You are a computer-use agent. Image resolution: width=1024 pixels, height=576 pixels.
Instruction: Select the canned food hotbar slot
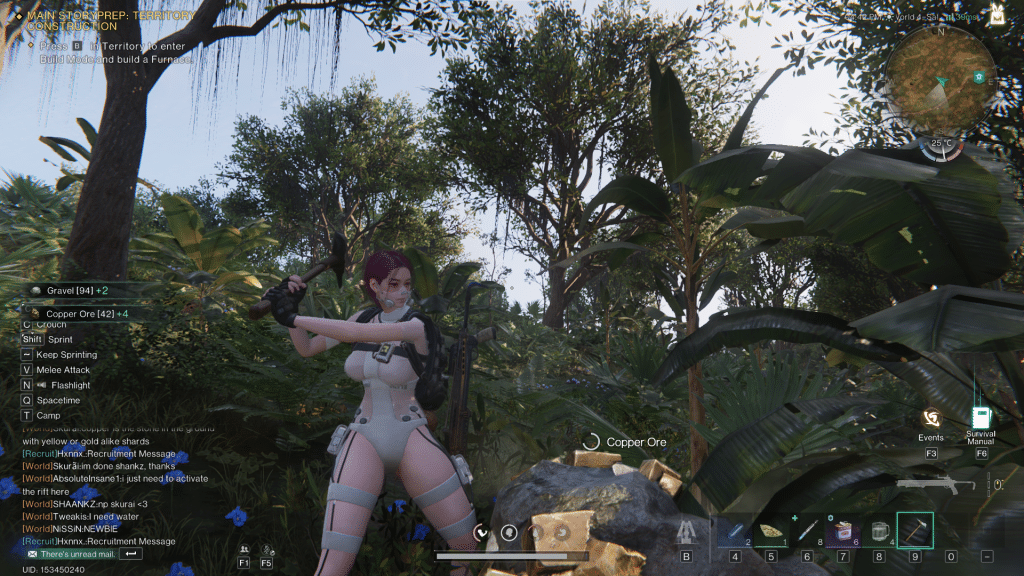tap(842, 531)
